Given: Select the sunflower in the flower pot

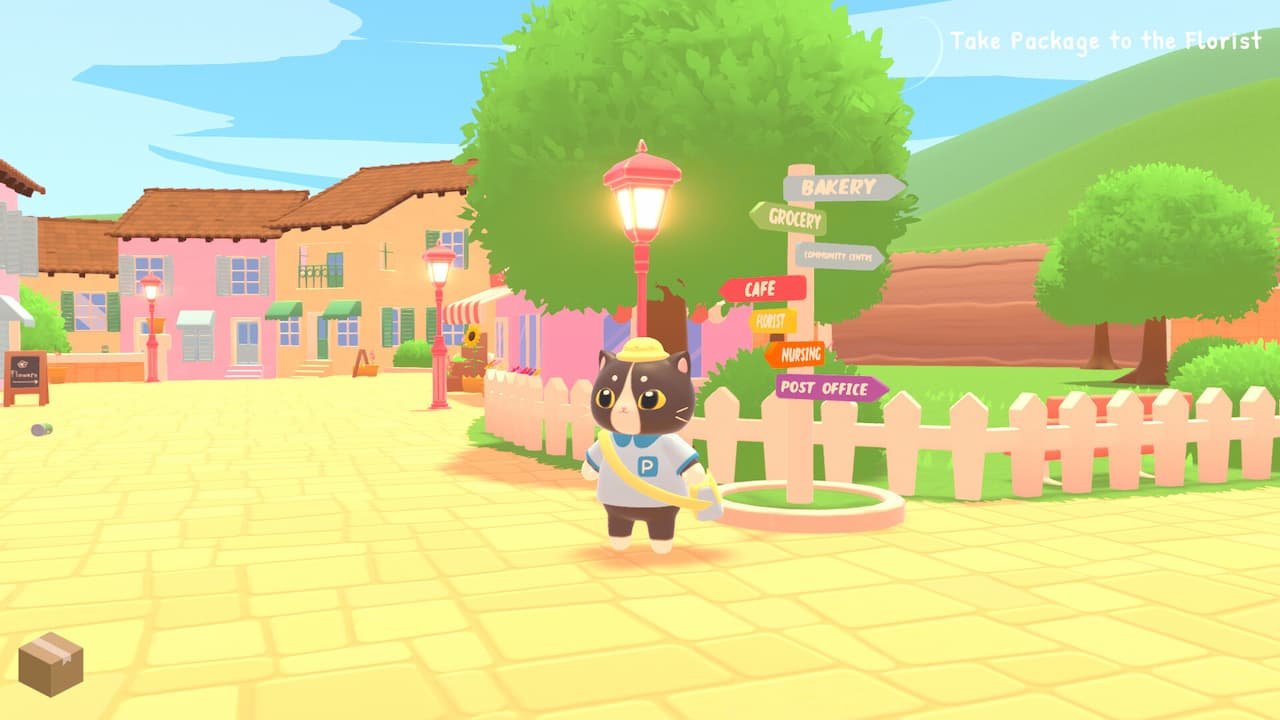Looking at the screenshot, I should coord(472,335).
